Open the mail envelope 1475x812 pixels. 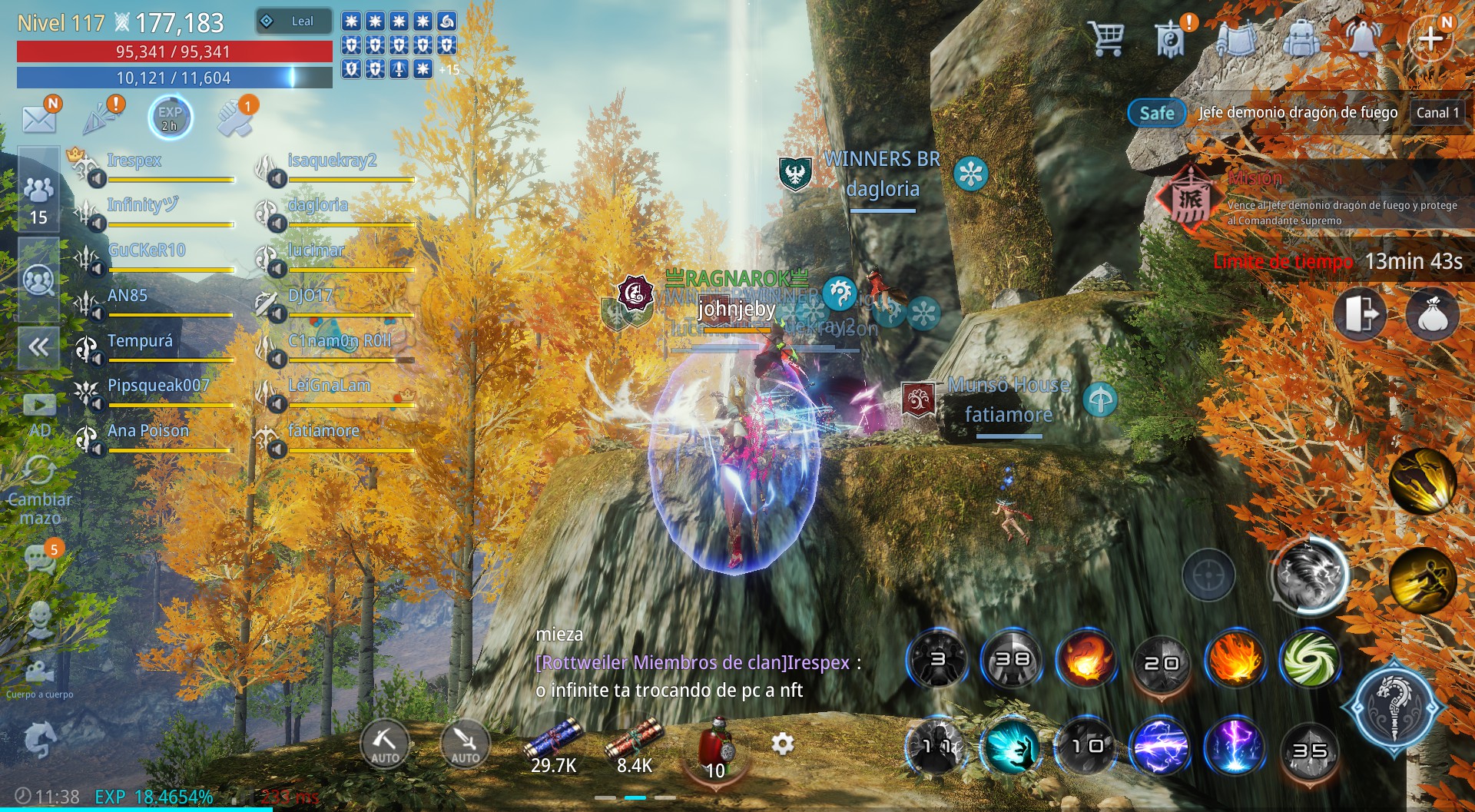[39, 119]
